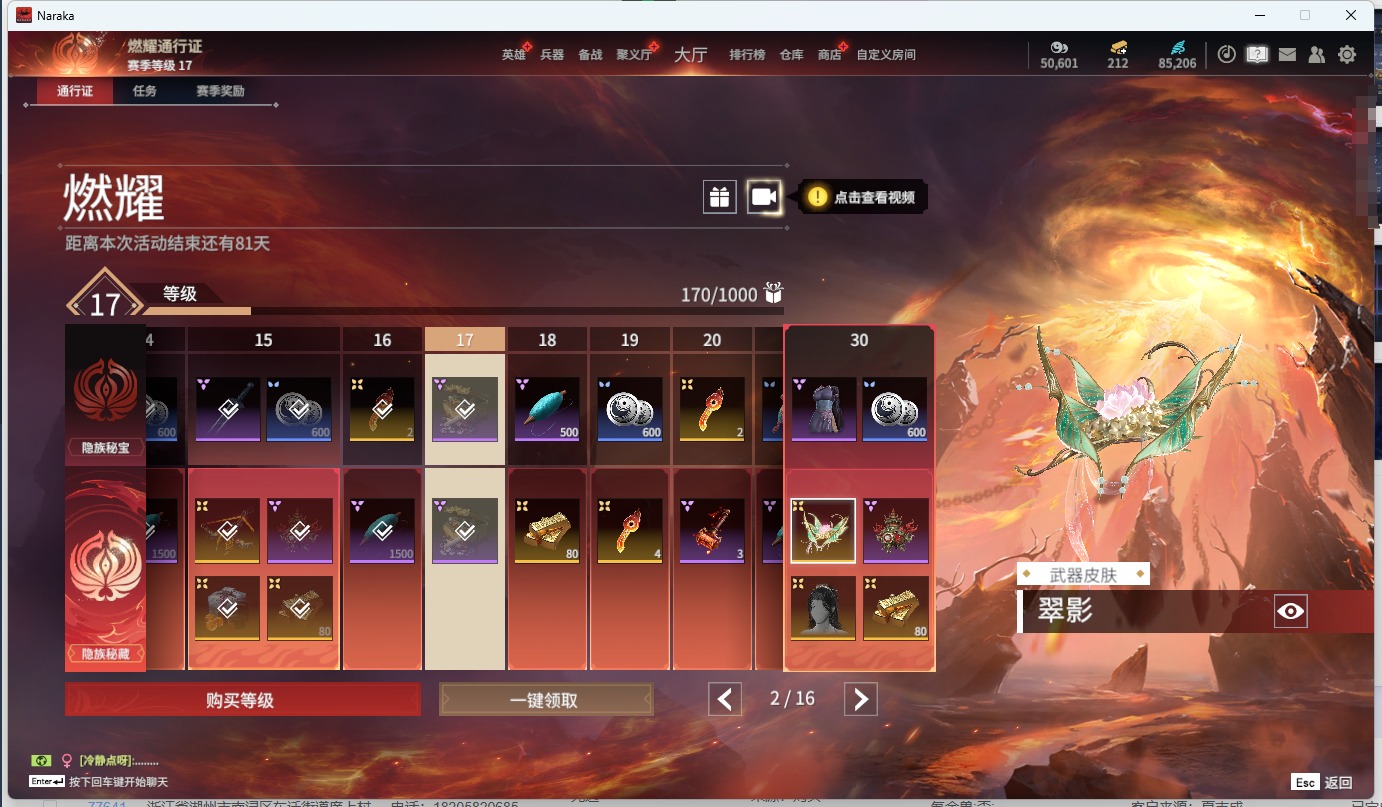Image resolution: width=1382 pixels, height=807 pixels.
Task: Switch to the 赛季奖励 tab
Action: coord(220,91)
